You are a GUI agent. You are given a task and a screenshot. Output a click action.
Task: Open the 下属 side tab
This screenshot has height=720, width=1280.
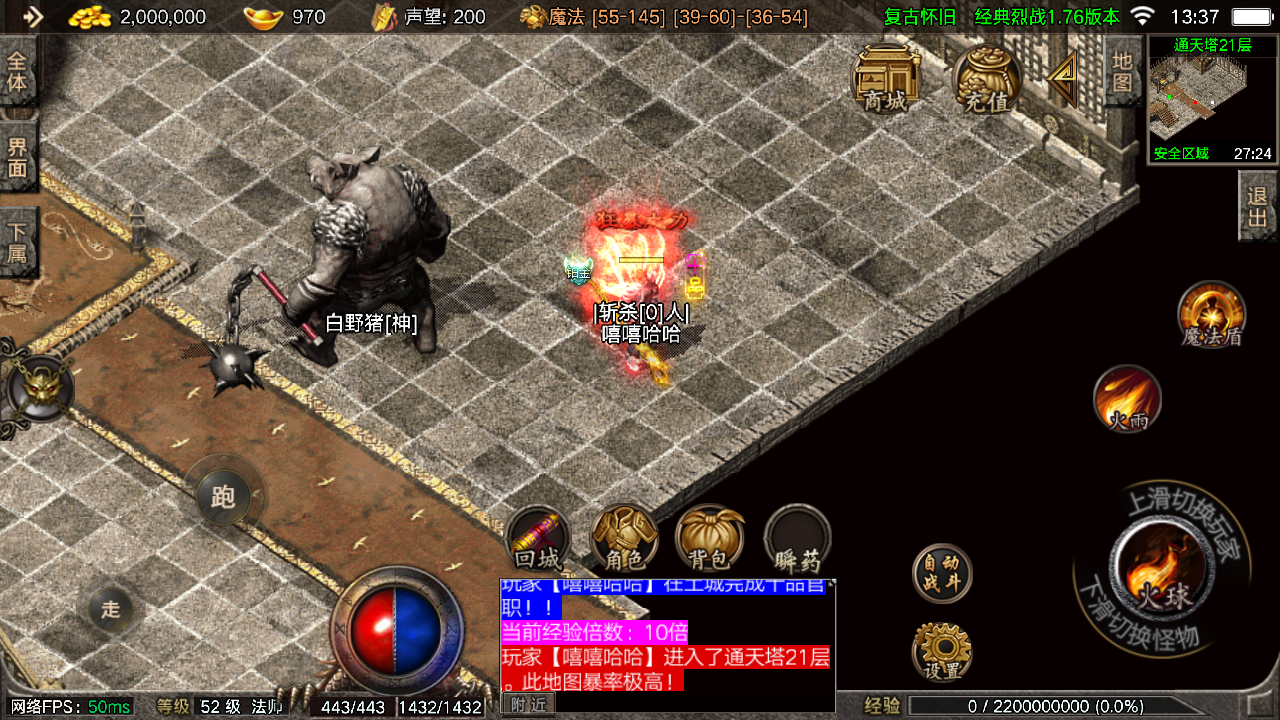click(18, 241)
